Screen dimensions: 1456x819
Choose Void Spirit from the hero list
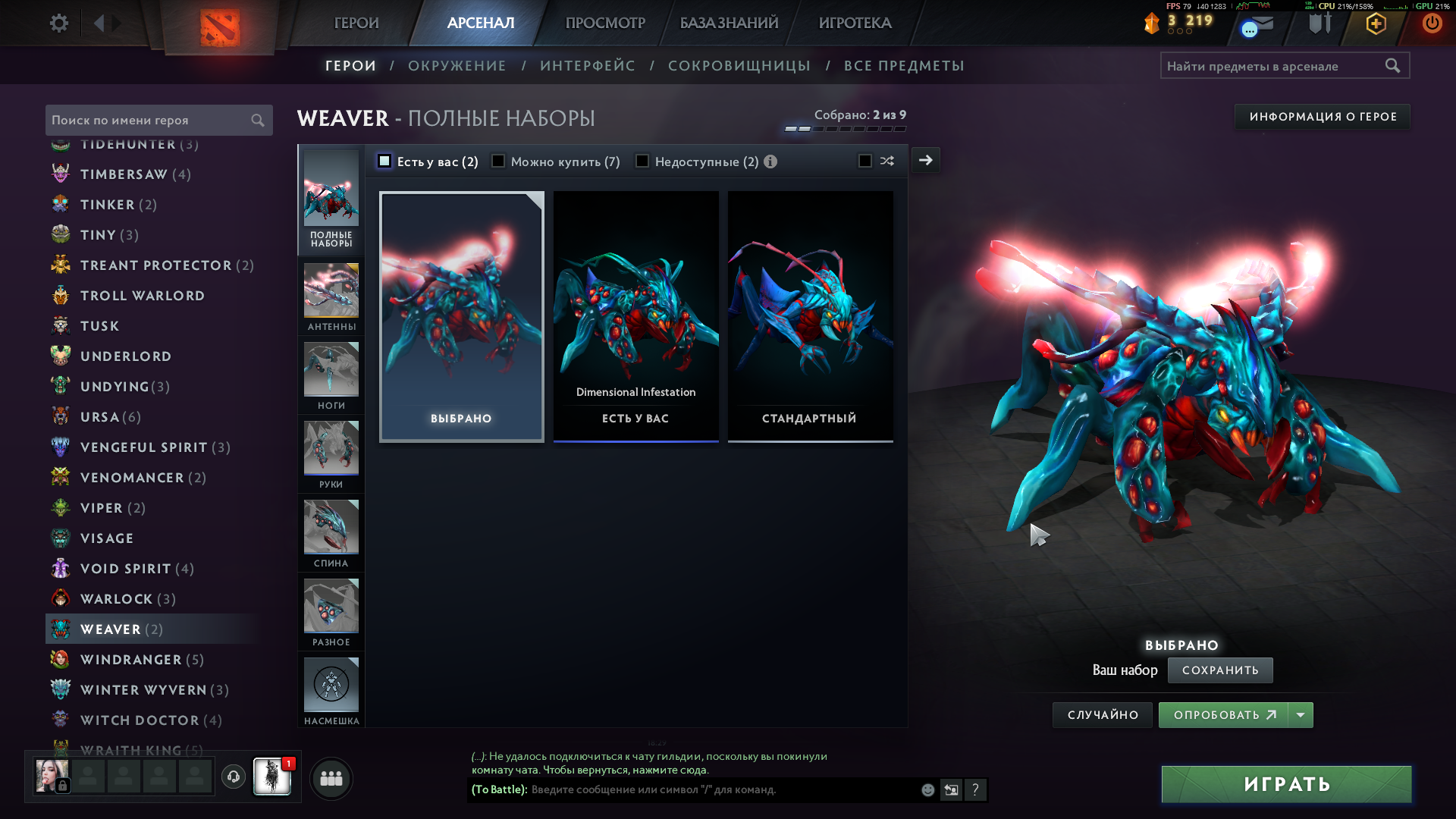126,569
